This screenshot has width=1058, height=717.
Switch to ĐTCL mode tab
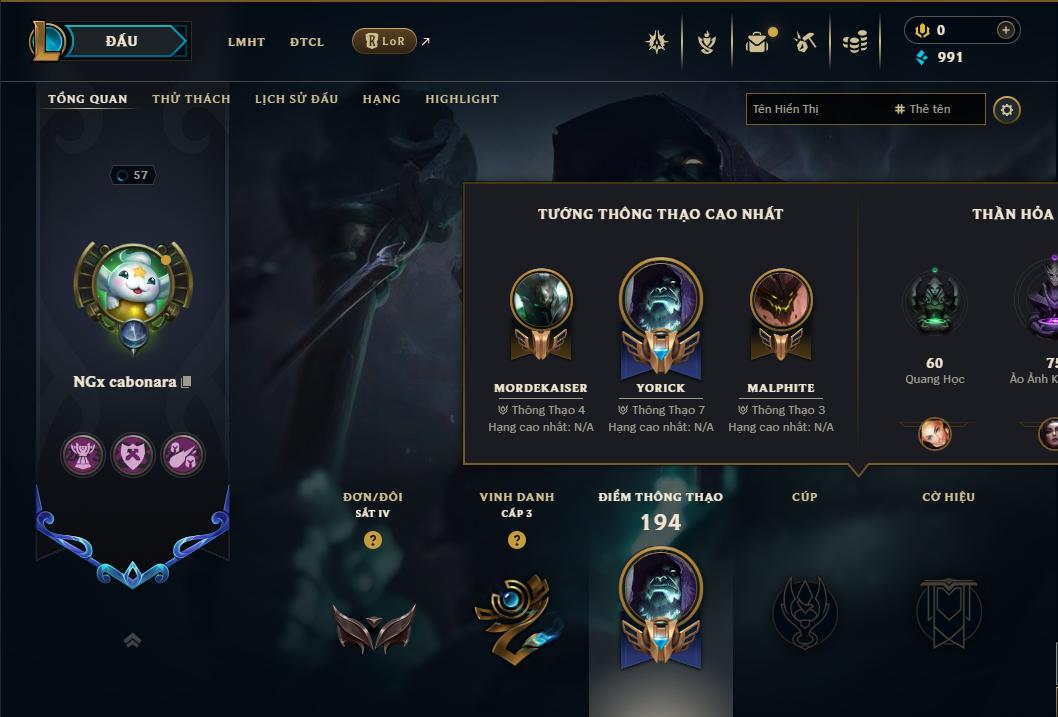[307, 42]
